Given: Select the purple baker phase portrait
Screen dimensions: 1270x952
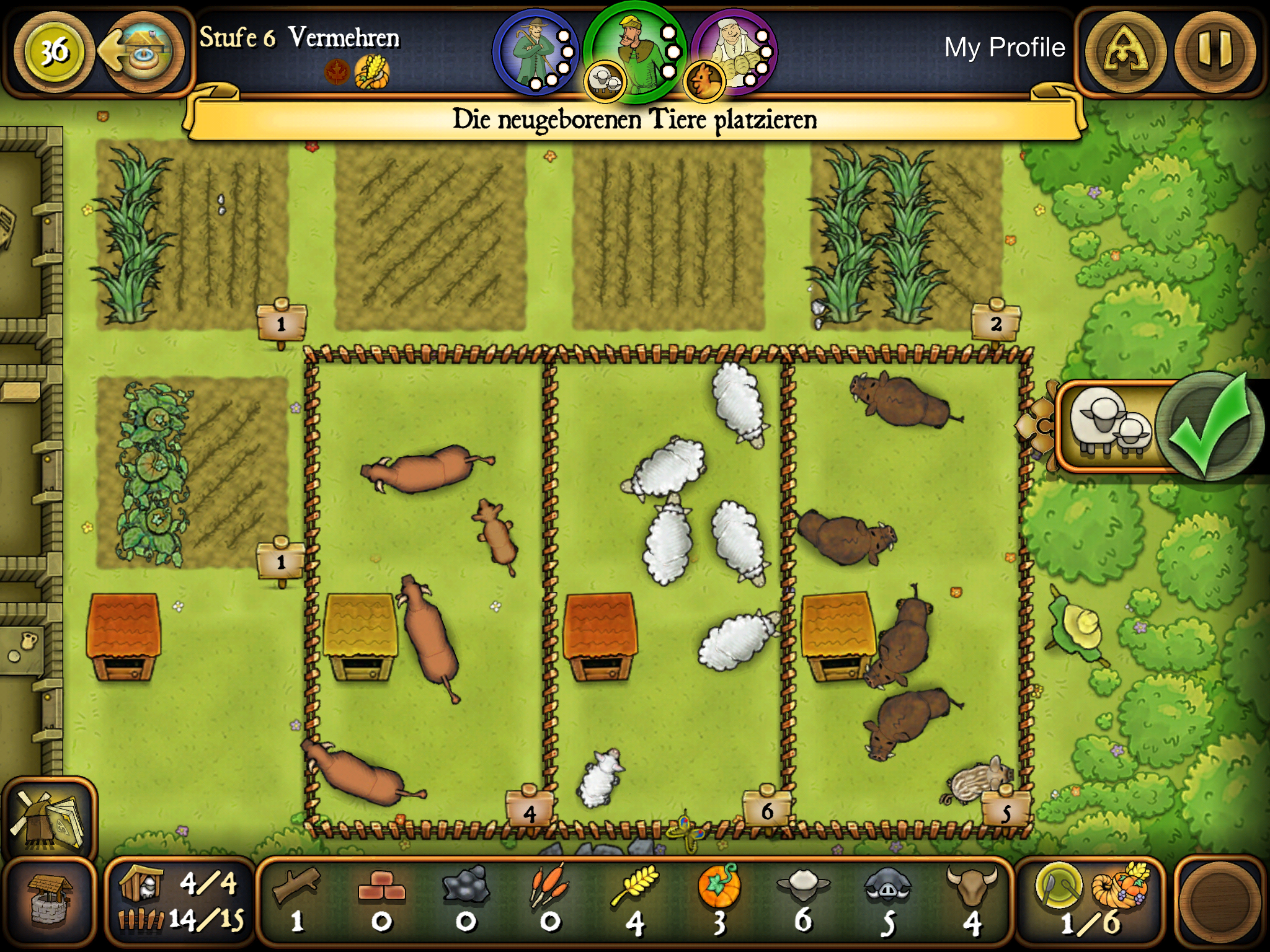Looking at the screenshot, I should tap(735, 50).
